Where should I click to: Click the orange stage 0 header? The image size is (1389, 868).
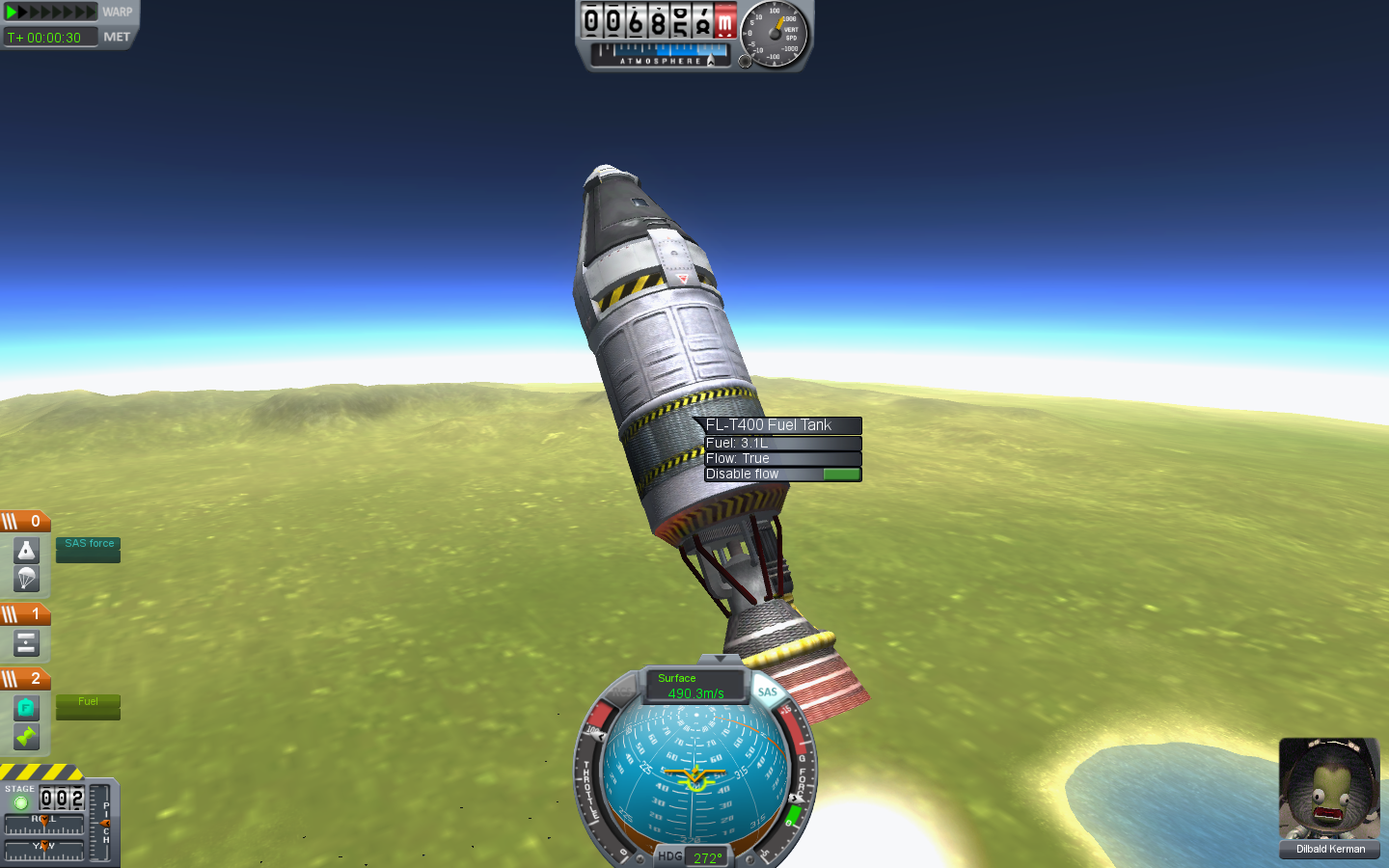[25, 522]
